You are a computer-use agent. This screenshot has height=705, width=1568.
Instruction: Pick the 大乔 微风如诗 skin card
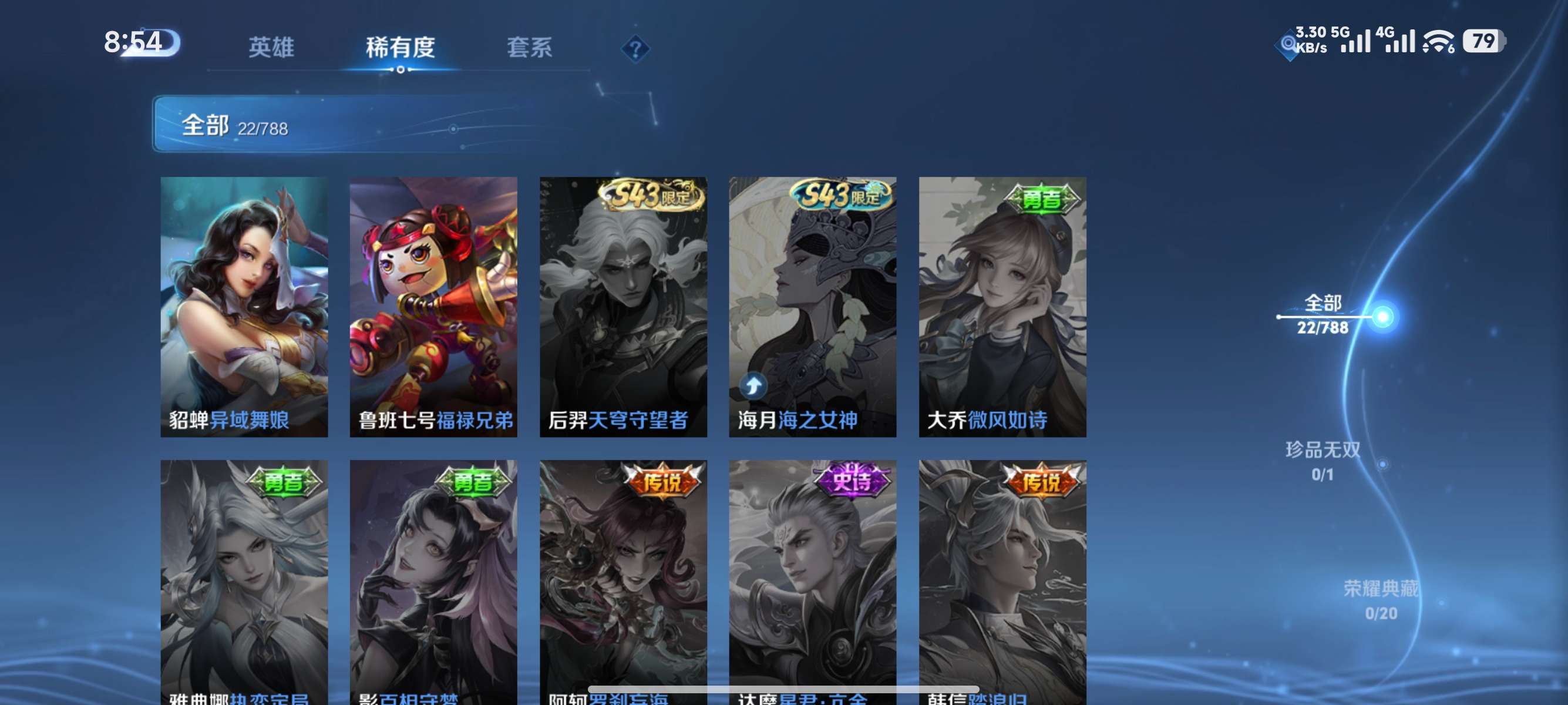click(x=1002, y=306)
